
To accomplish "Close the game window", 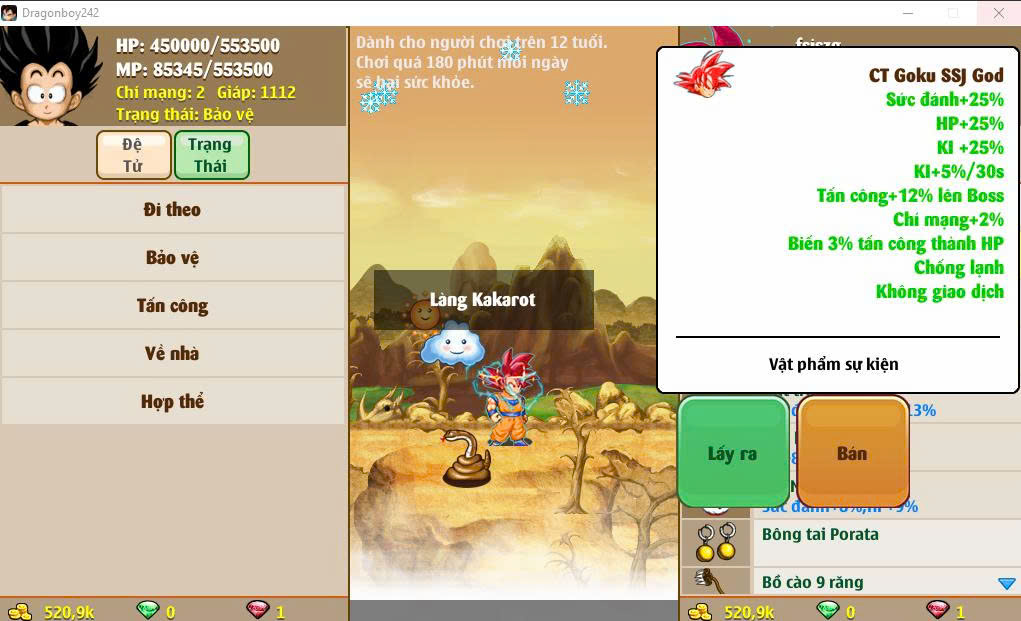I will click(x=999, y=13).
